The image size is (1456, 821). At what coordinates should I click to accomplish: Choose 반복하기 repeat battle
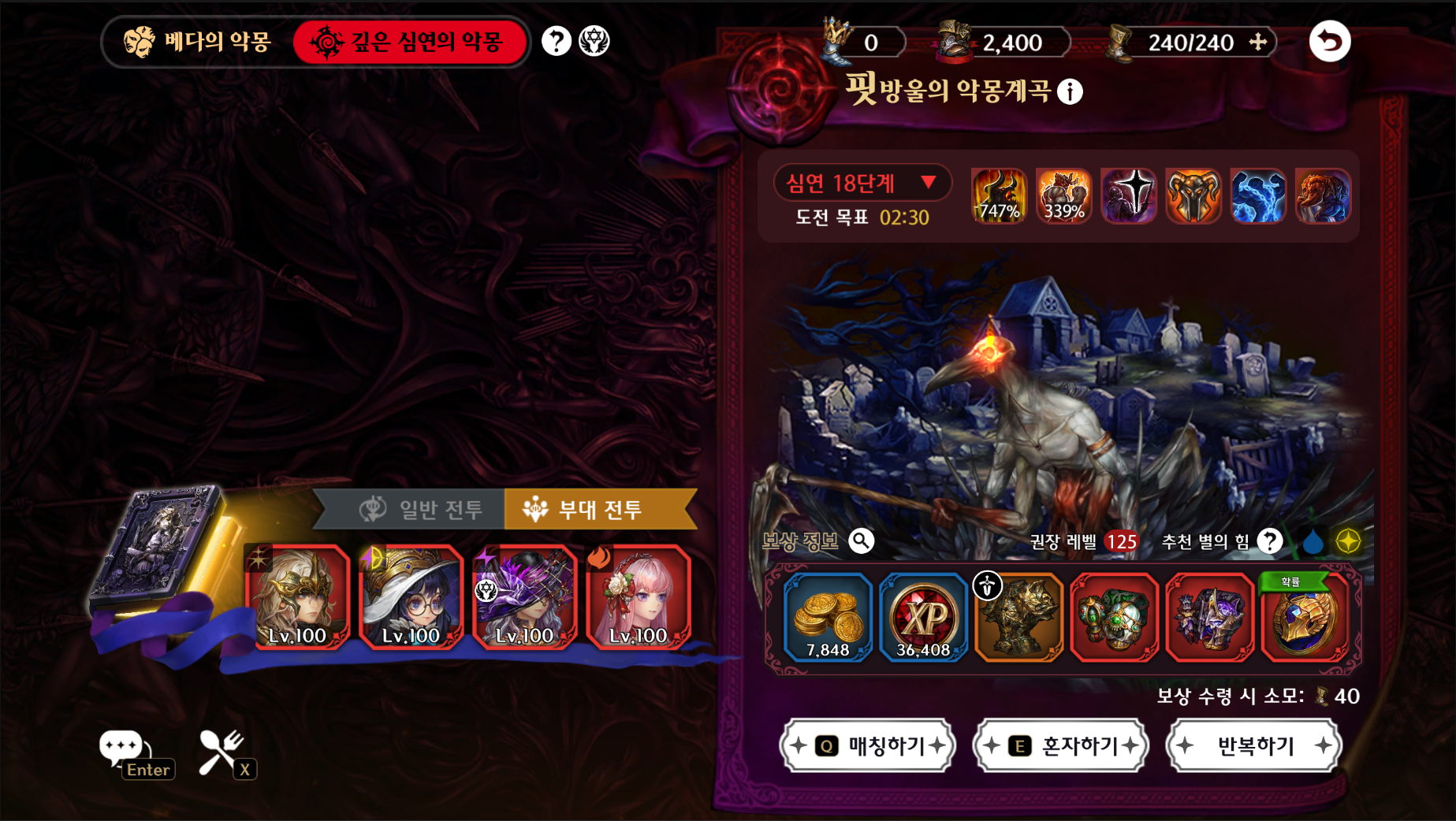tap(1254, 745)
